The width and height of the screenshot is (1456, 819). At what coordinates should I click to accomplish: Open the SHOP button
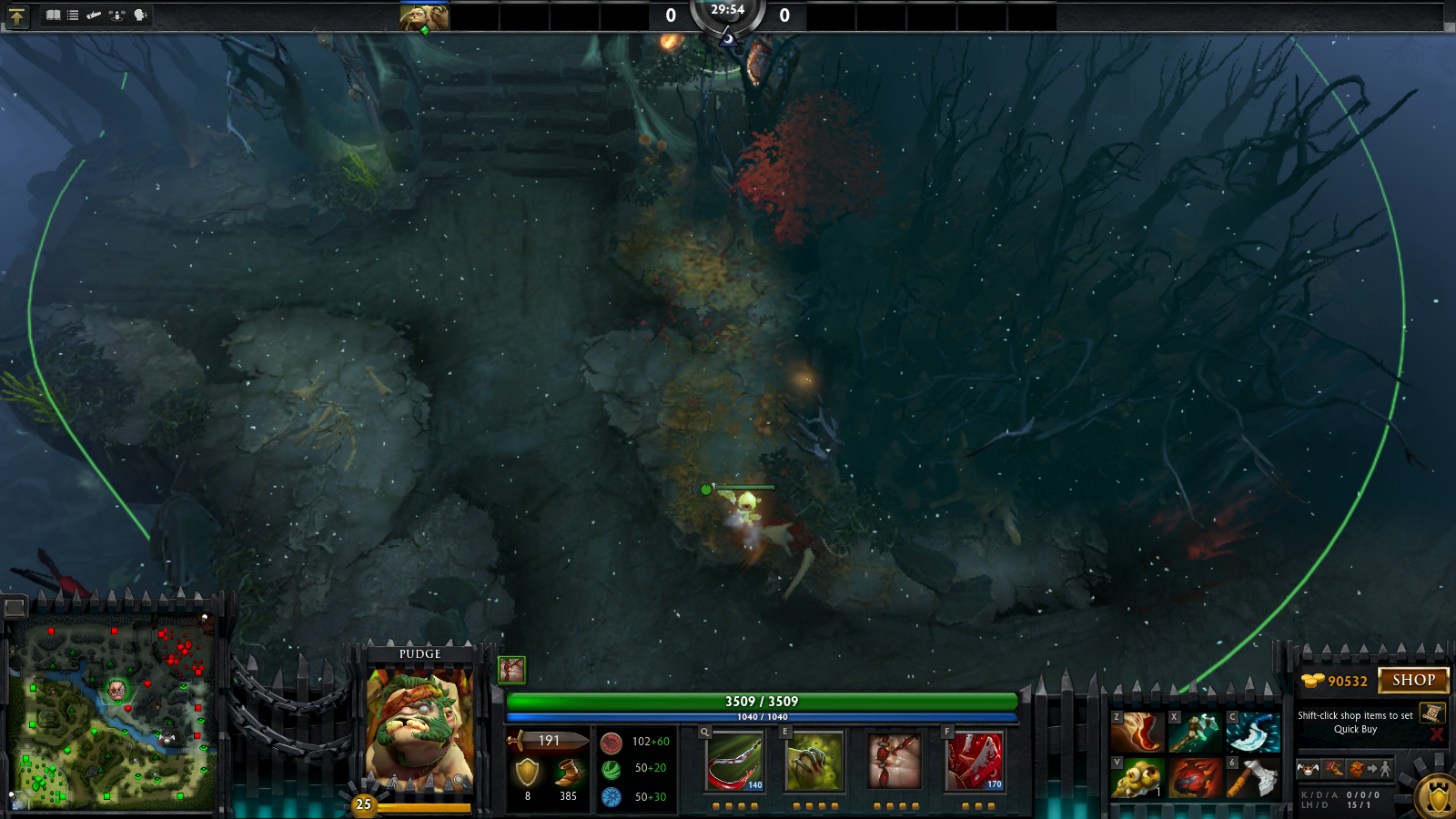(1413, 680)
